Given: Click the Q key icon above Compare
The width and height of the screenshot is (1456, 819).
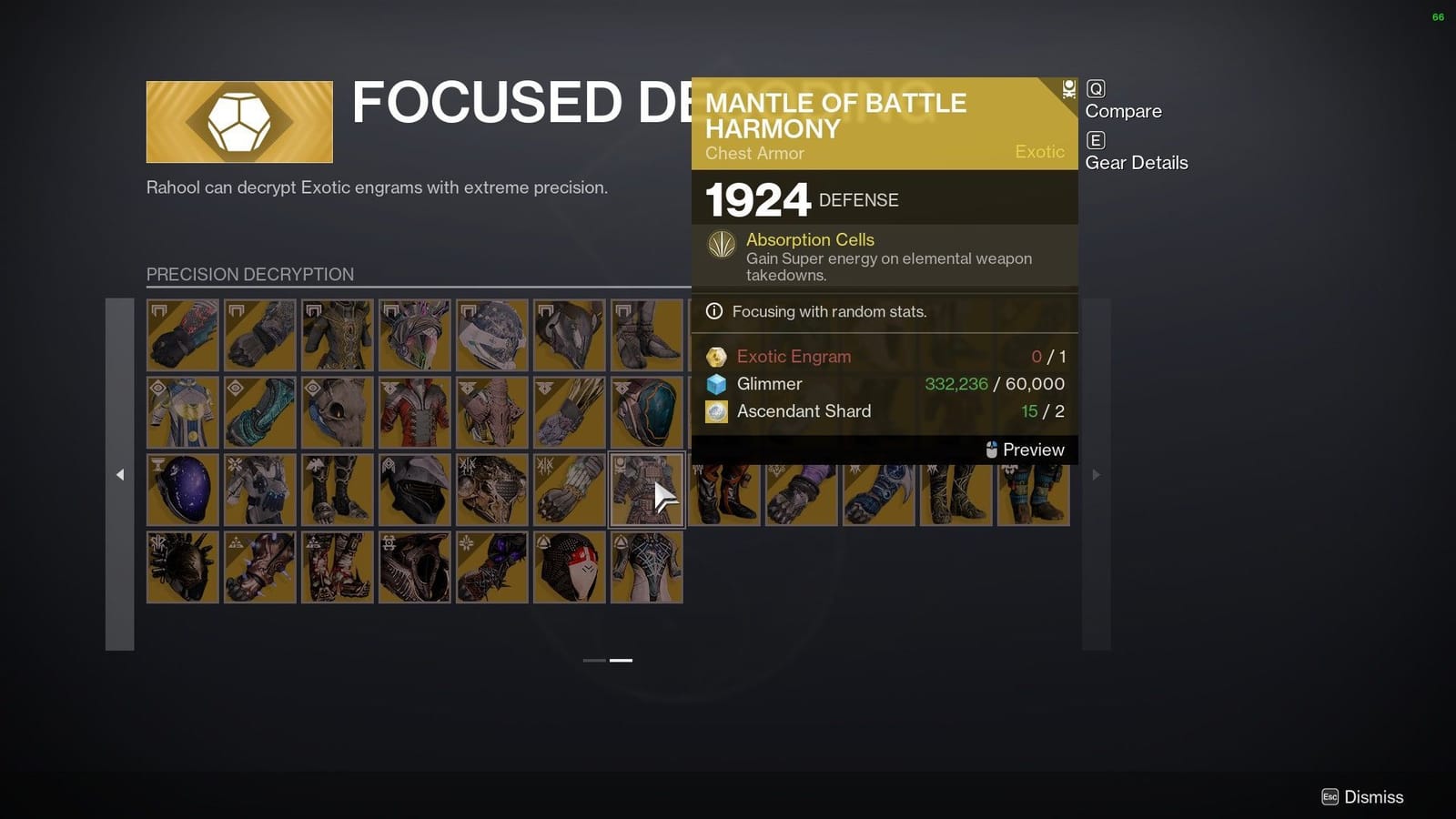Looking at the screenshot, I should [x=1096, y=88].
